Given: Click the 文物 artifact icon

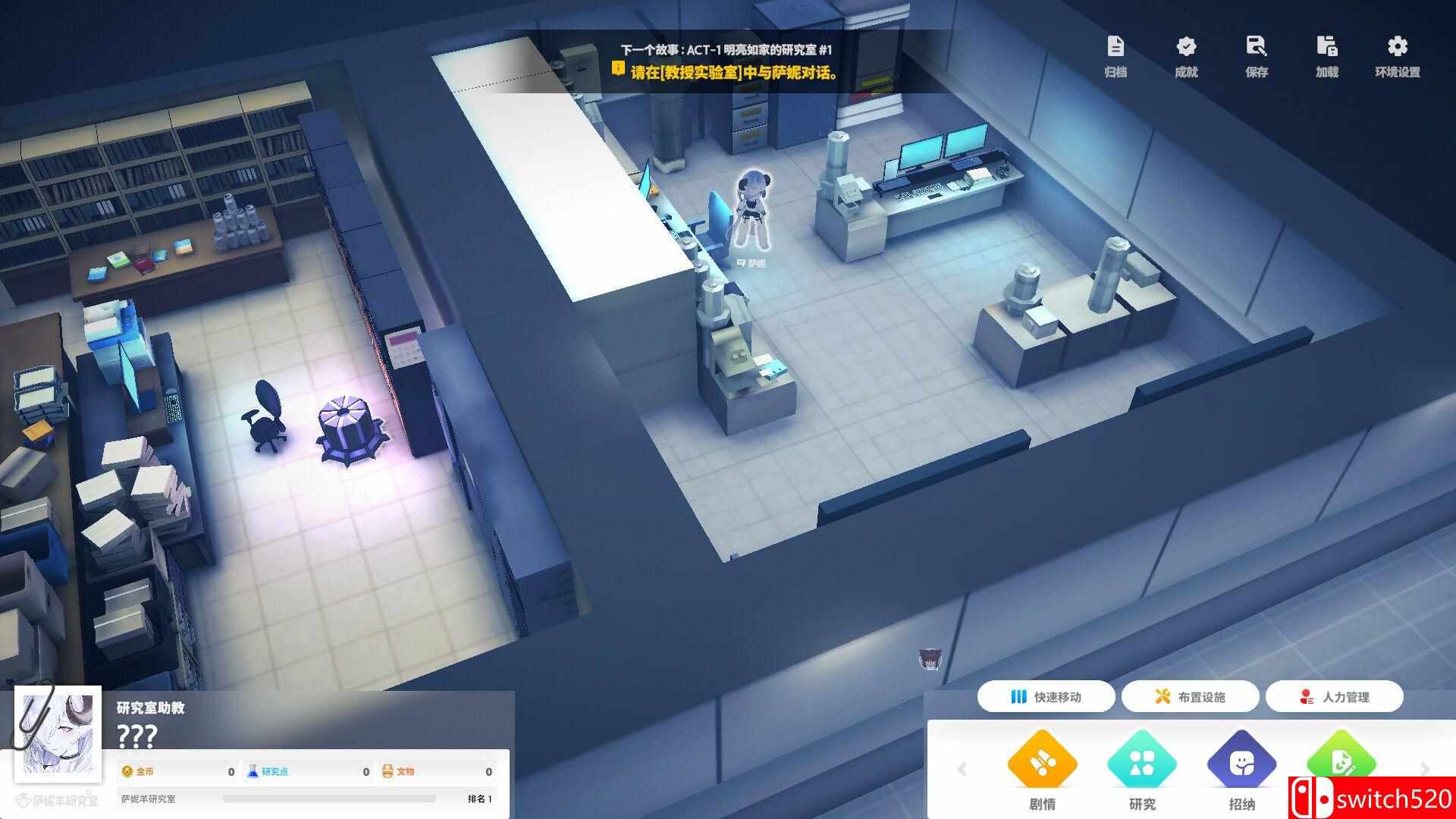Looking at the screenshot, I should pyautogui.click(x=387, y=770).
